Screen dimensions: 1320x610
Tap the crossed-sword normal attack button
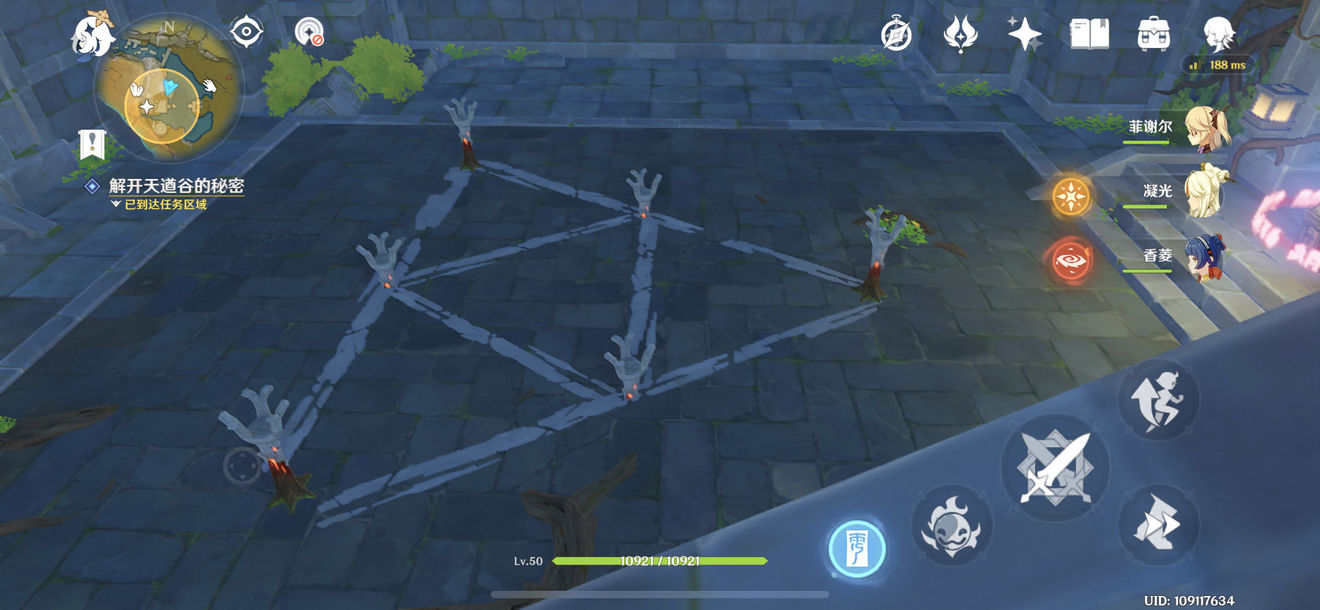(x=1055, y=467)
